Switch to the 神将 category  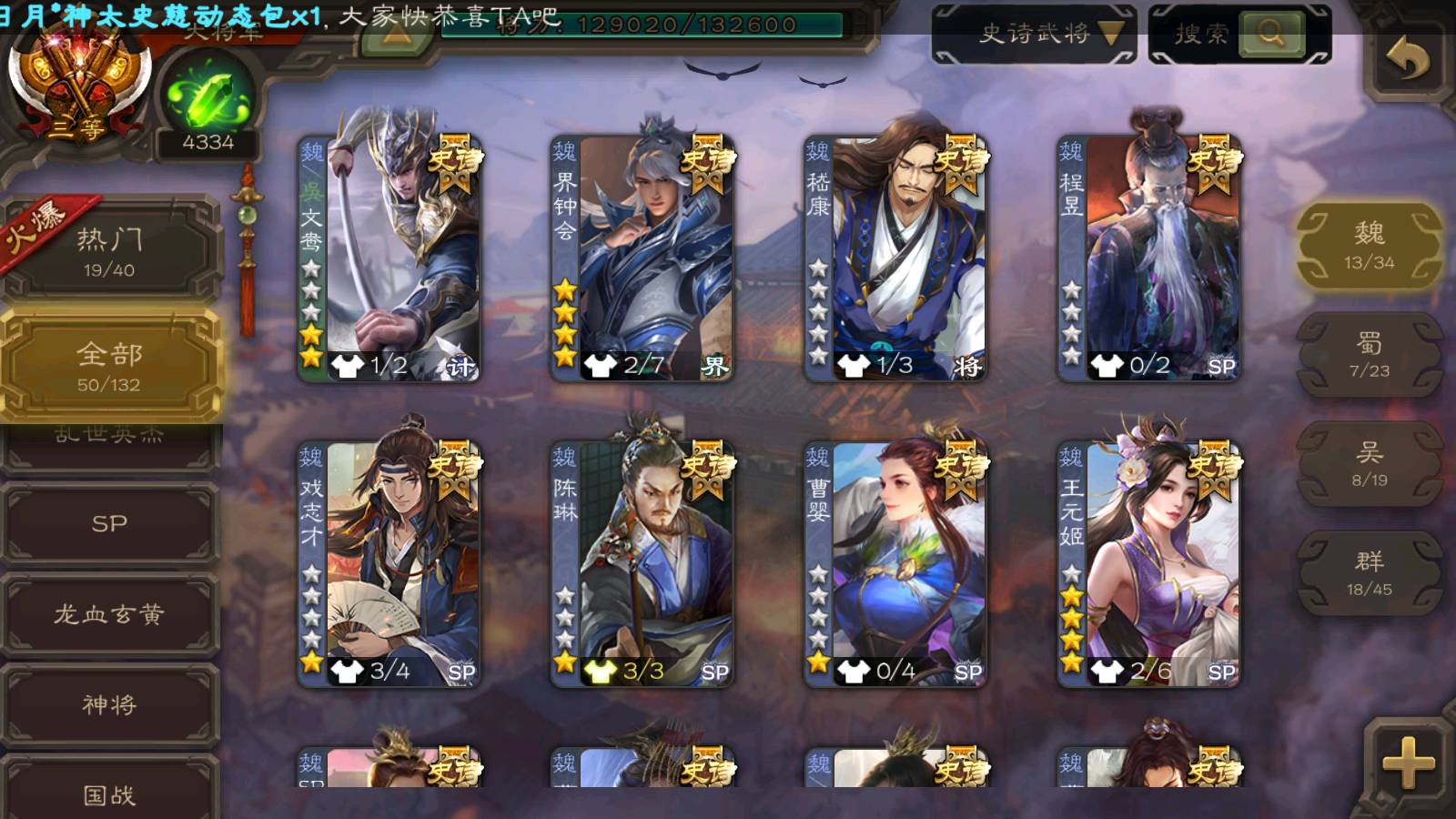click(109, 704)
